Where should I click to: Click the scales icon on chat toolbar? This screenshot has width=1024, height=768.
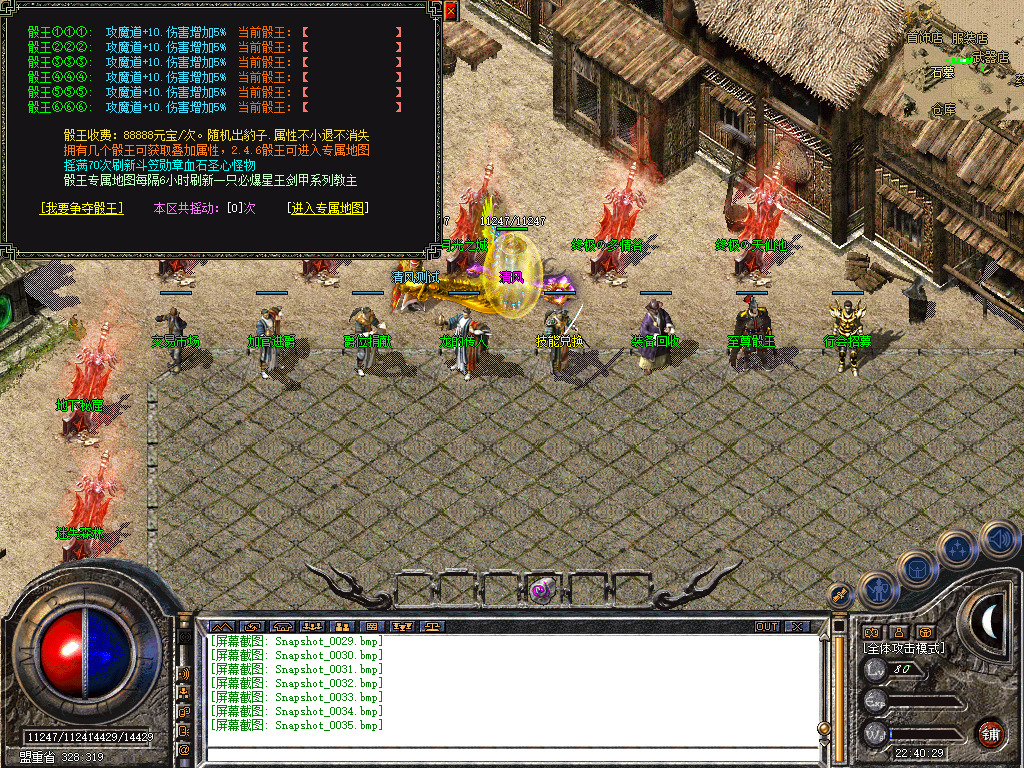pos(431,627)
